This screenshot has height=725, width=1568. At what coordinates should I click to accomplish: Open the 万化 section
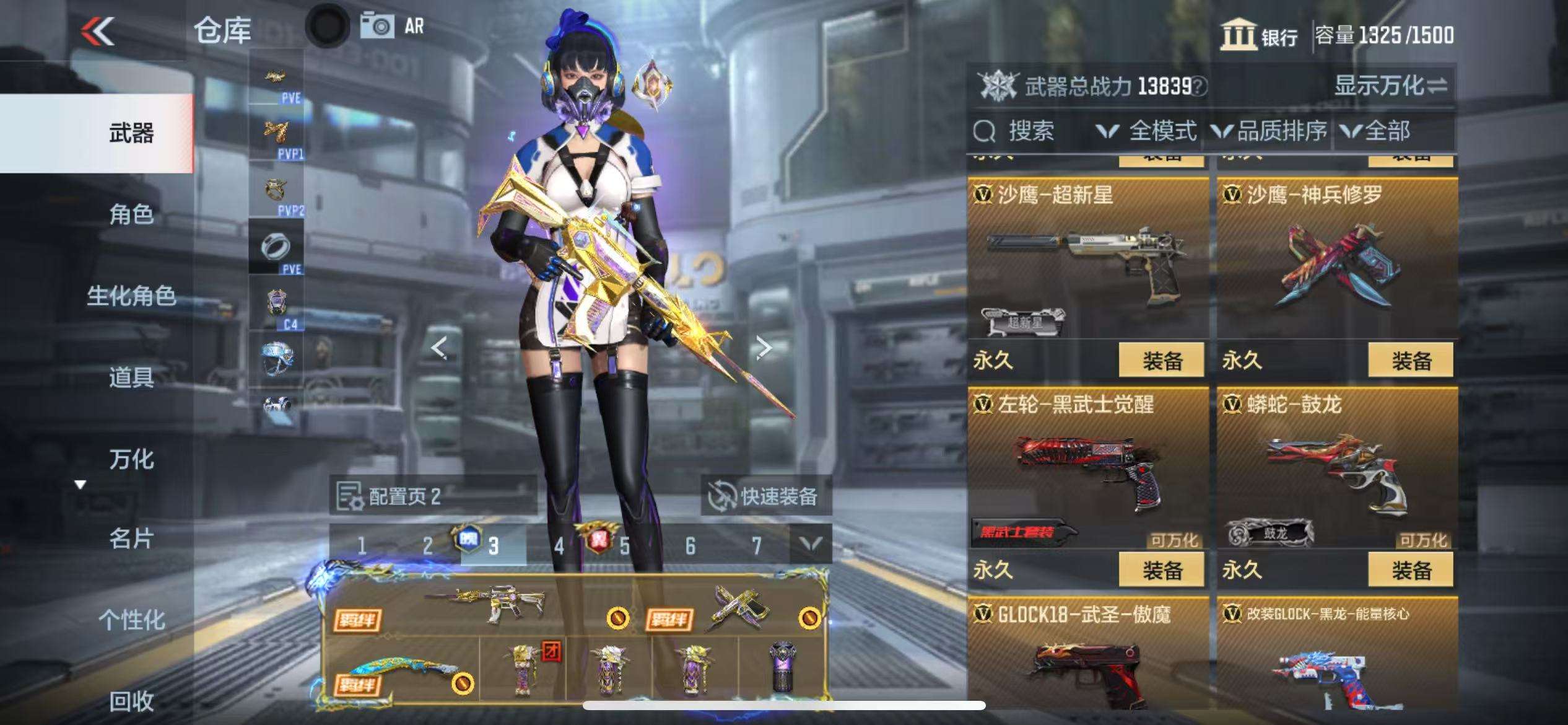[131, 459]
